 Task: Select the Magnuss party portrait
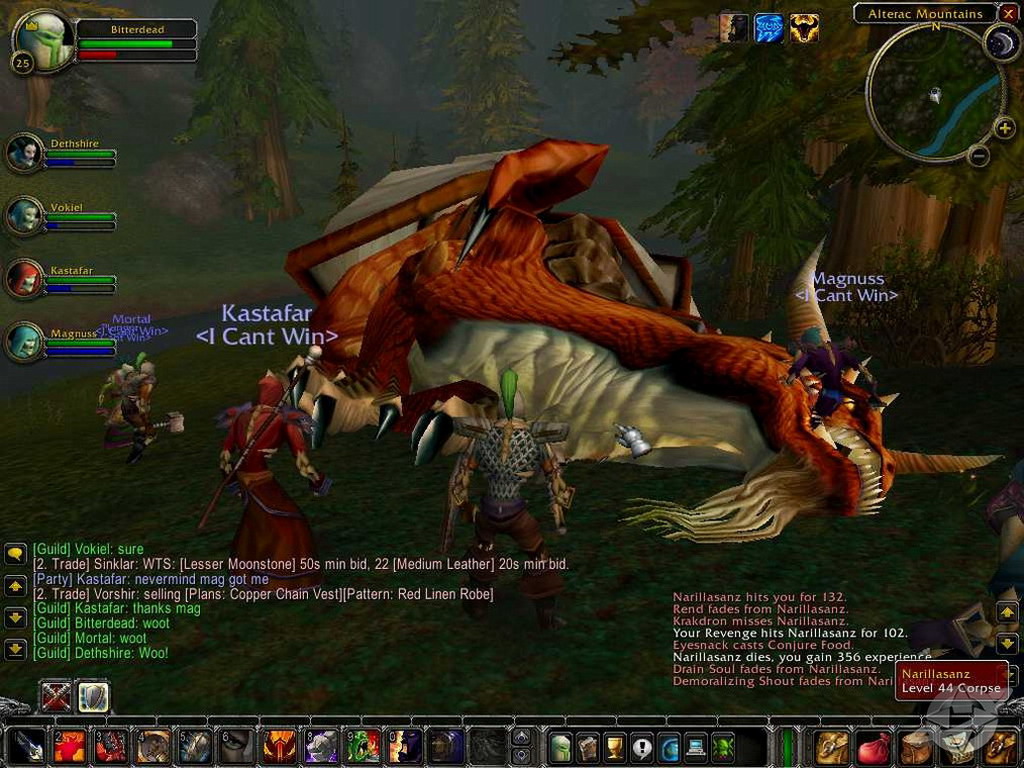pyautogui.click(x=25, y=341)
